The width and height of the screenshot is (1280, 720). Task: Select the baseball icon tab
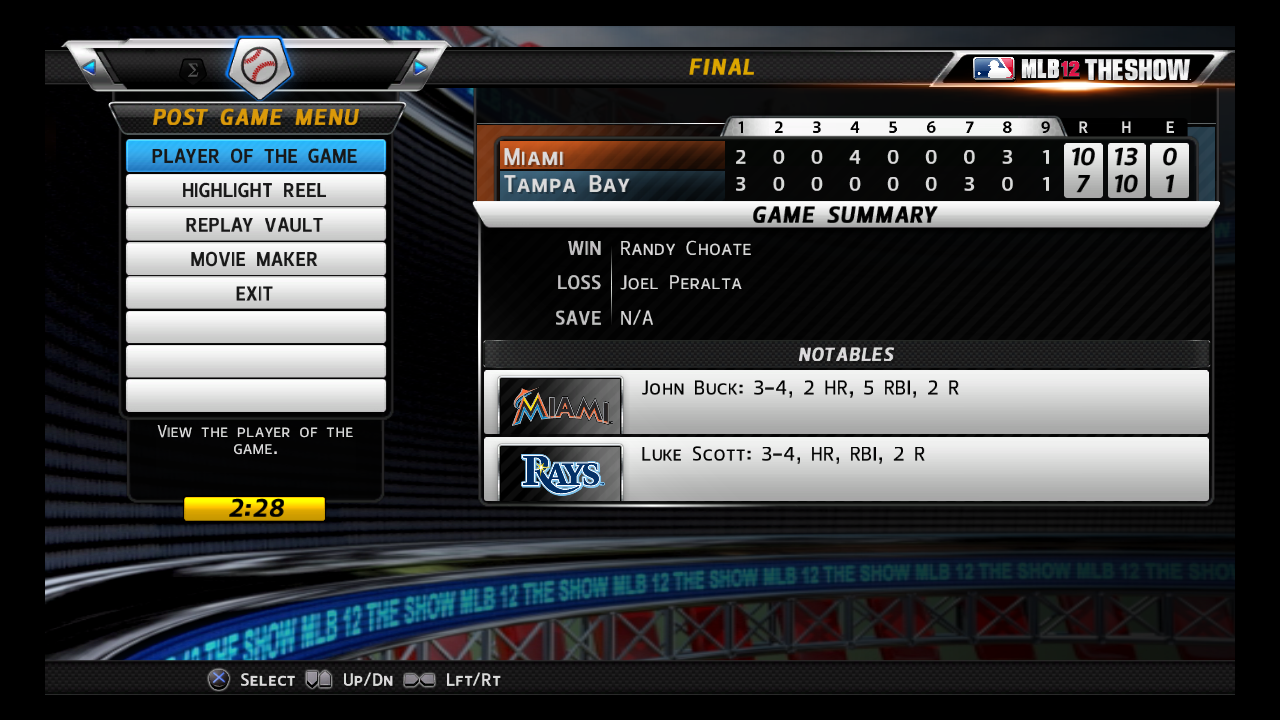pos(259,67)
